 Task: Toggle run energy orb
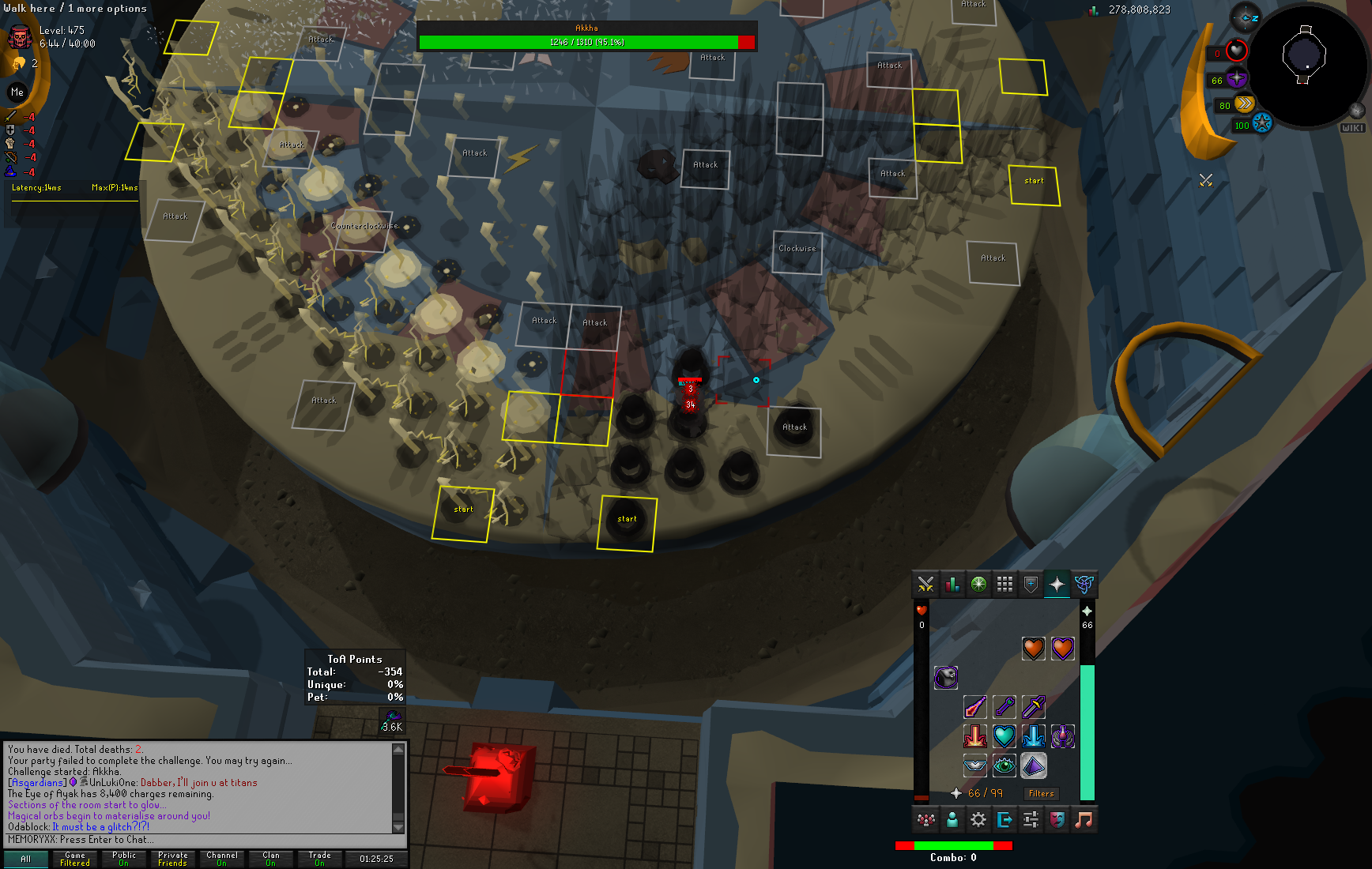[1244, 104]
